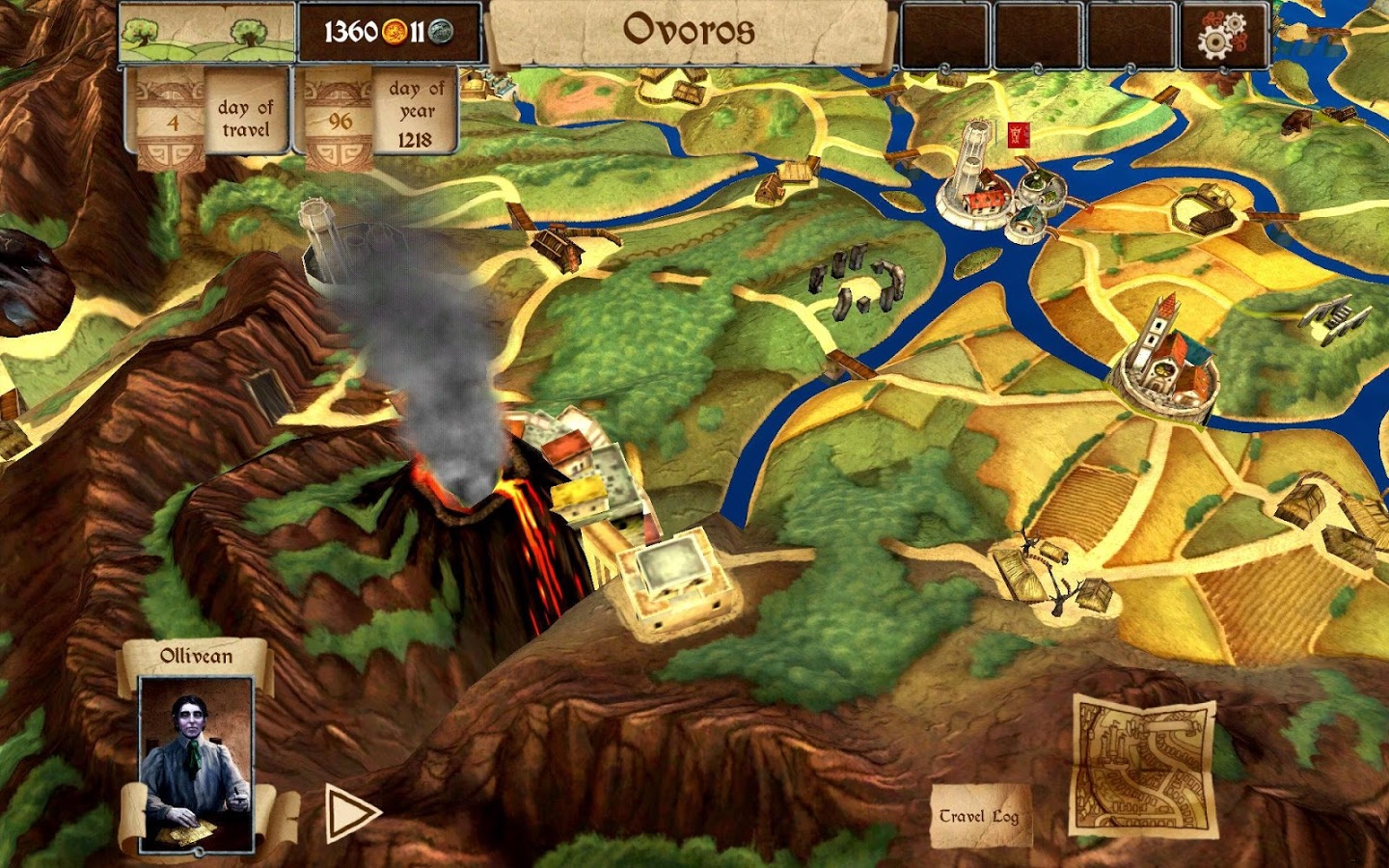Click the Ovoros location banner
This screenshot has height=868, width=1389.
(x=688, y=31)
